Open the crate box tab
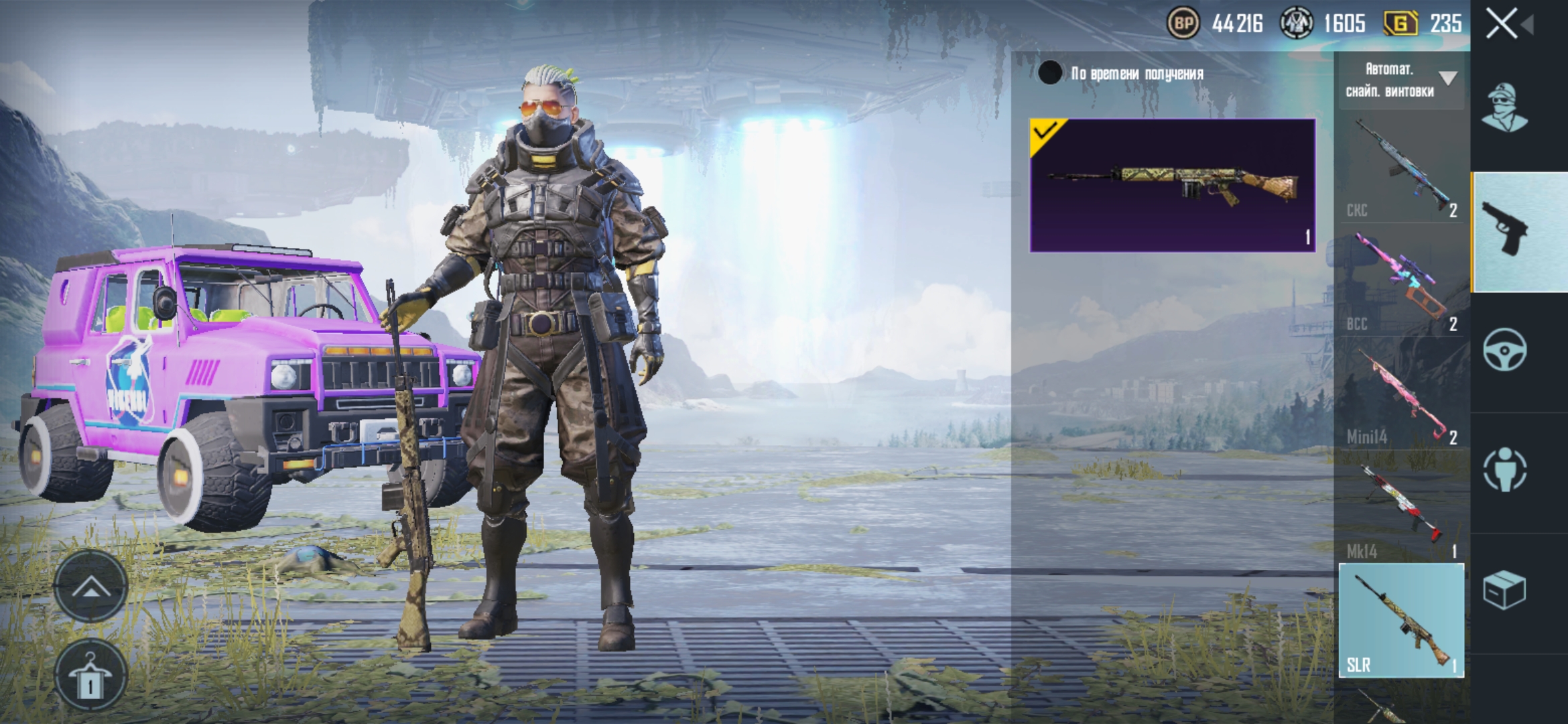This screenshot has width=1568, height=724. click(x=1505, y=590)
